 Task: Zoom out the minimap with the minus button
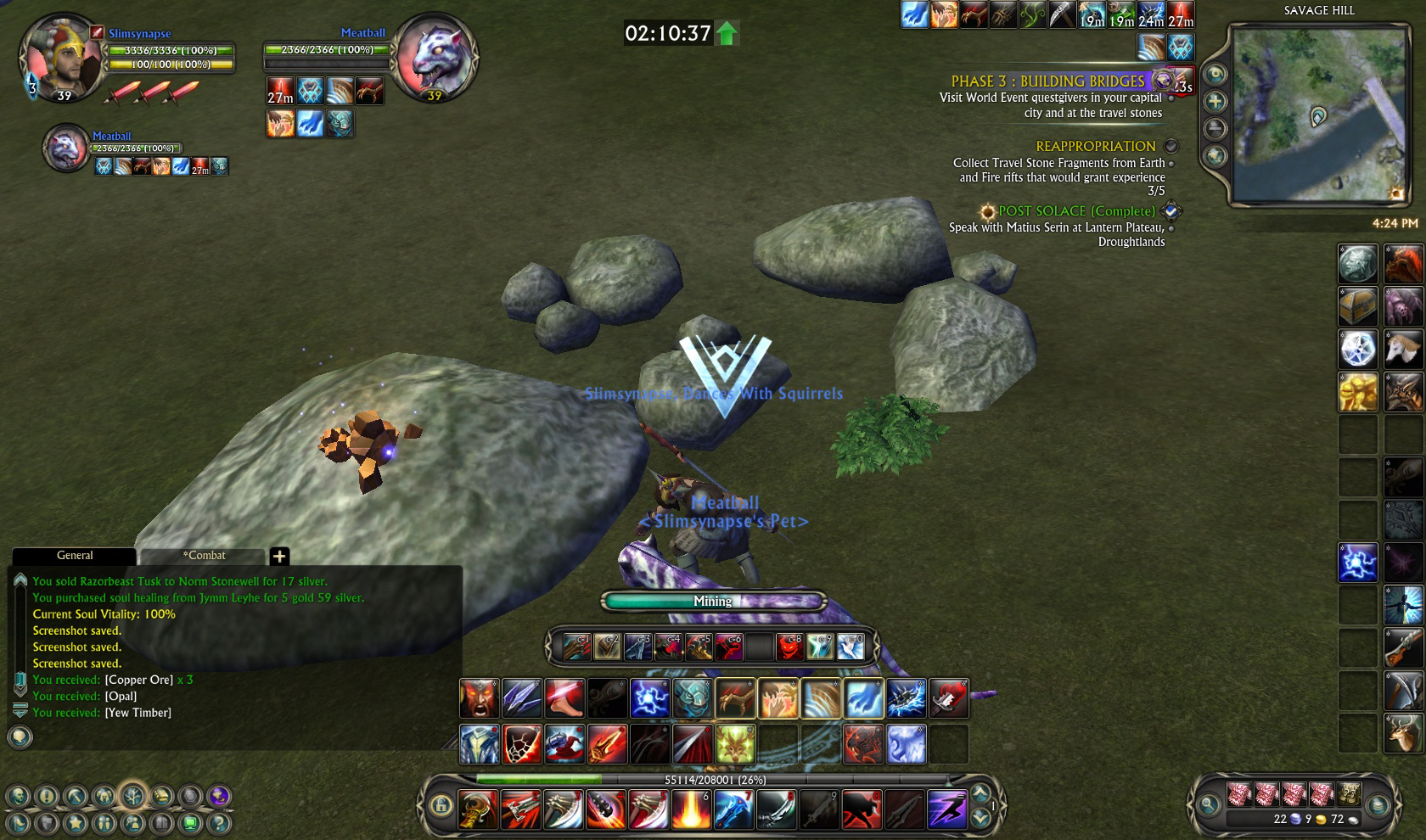click(x=1215, y=129)
